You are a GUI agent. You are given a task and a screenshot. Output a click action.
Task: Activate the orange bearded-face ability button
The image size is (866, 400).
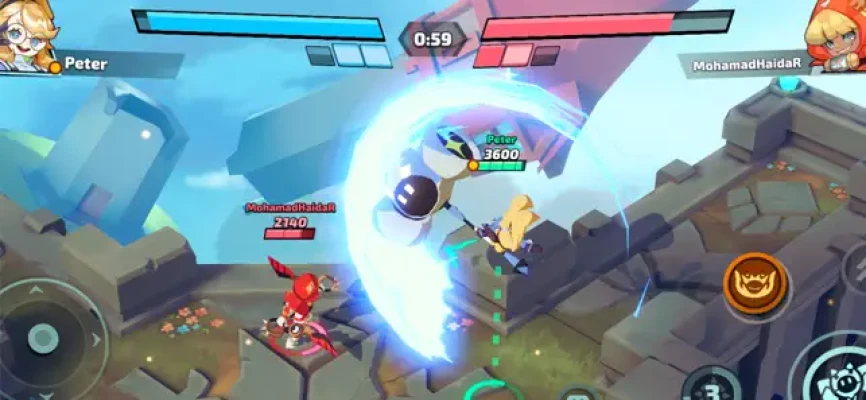pyautogui.click(x=756, y=285)
